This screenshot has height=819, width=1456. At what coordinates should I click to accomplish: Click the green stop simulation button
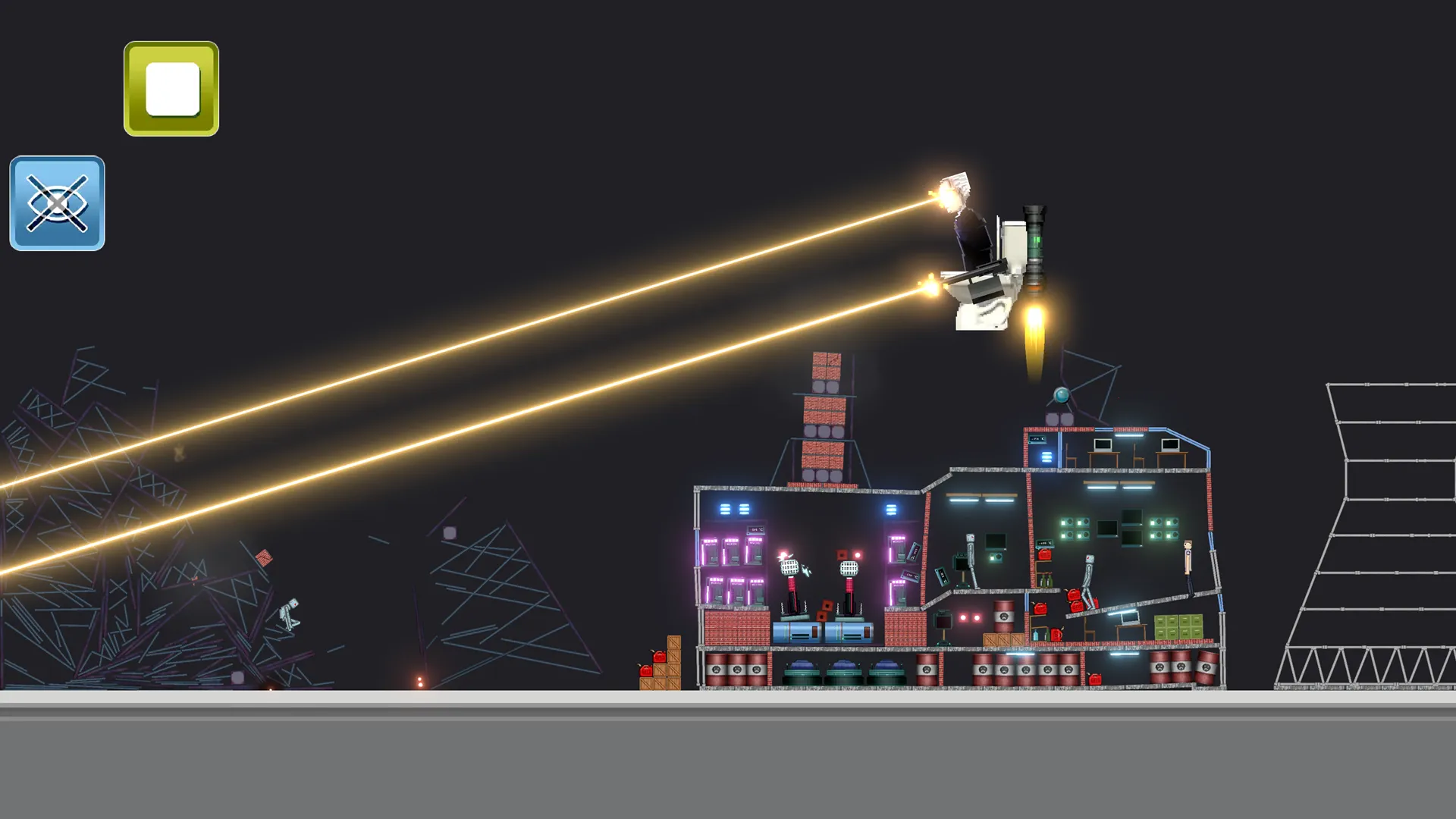(x=171, y=89)
